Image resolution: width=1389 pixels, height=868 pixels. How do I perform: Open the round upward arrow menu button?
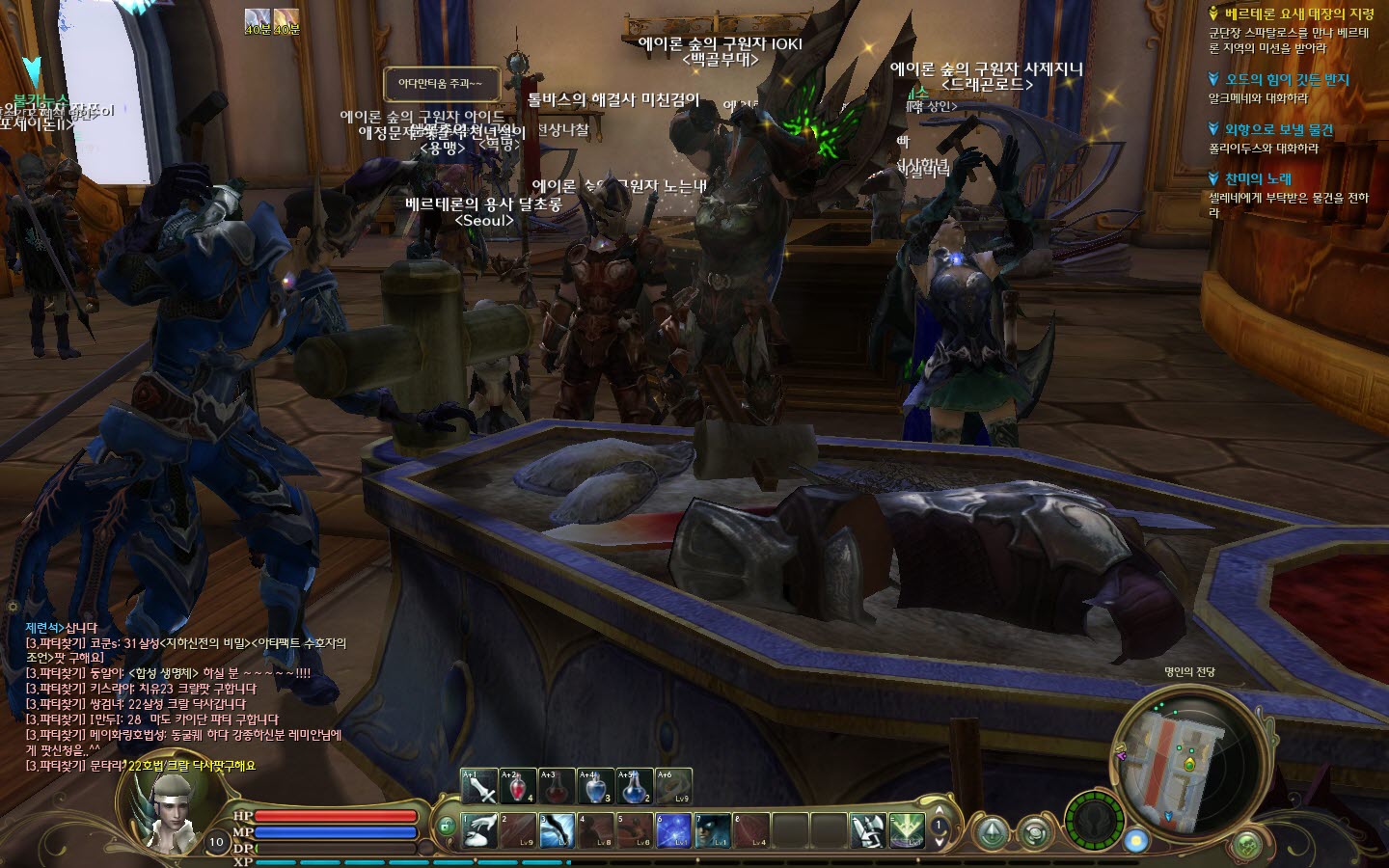click(x=993, y=832)
